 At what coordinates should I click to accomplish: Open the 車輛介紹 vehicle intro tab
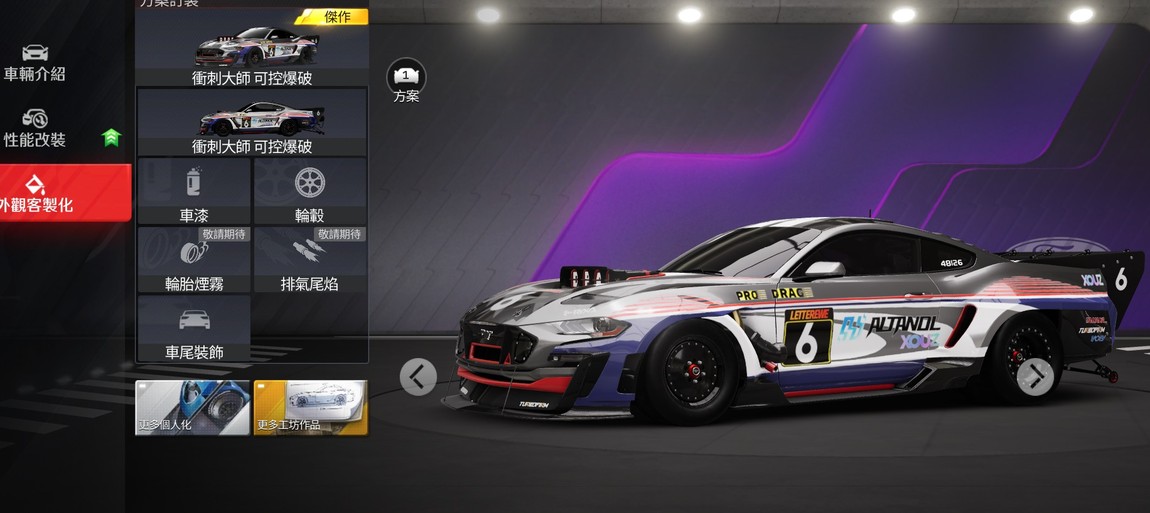34,62
